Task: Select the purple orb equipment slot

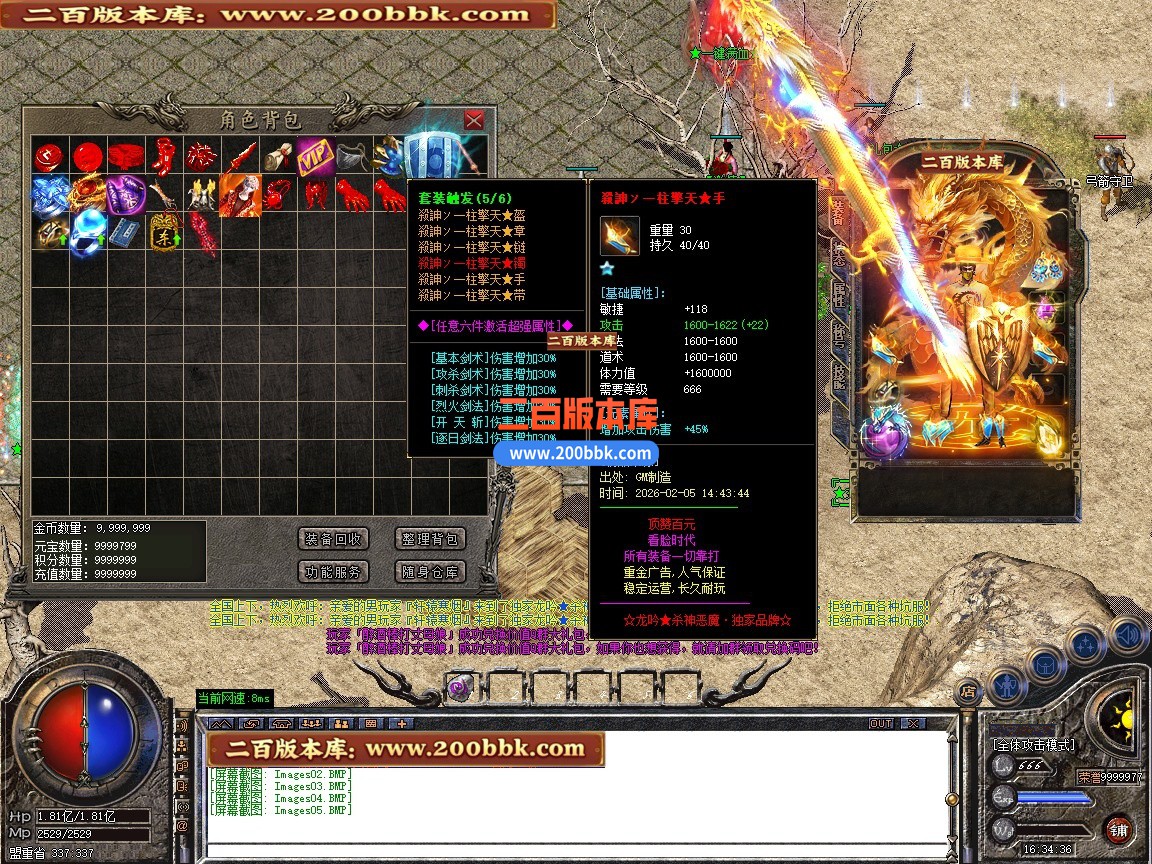Action: pos(884,436)
